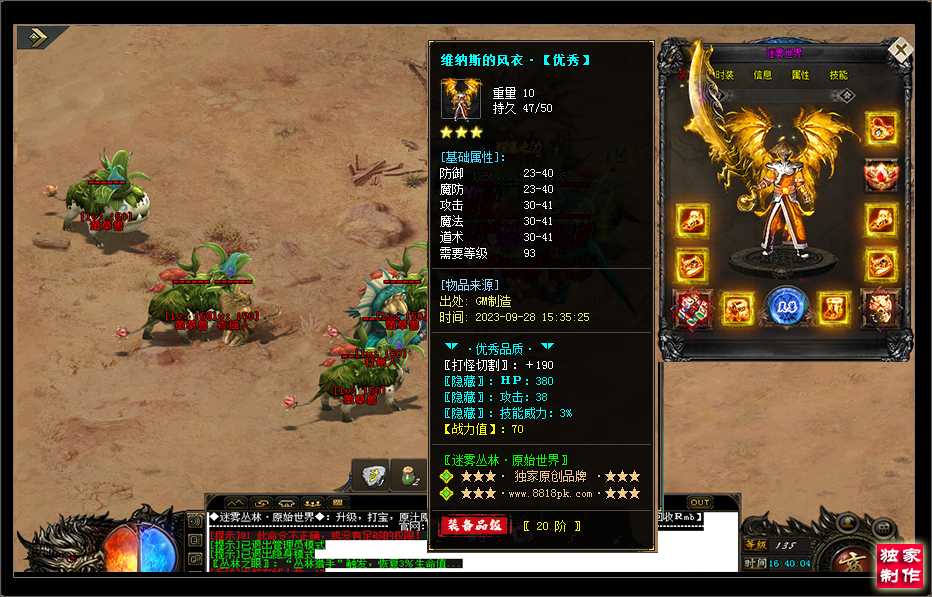Switch to the 时装 fashion tab
This screenshot has width=932, height=597.
pyautogui.click(x=724, y=75)
